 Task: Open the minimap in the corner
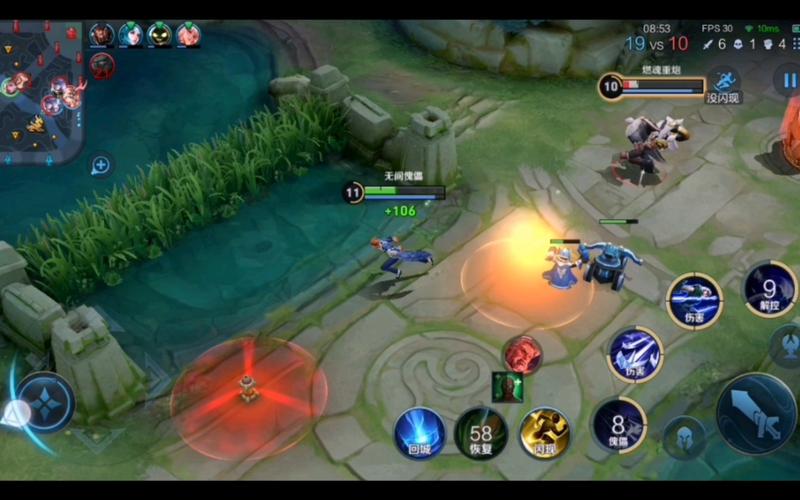coord(40,85)
